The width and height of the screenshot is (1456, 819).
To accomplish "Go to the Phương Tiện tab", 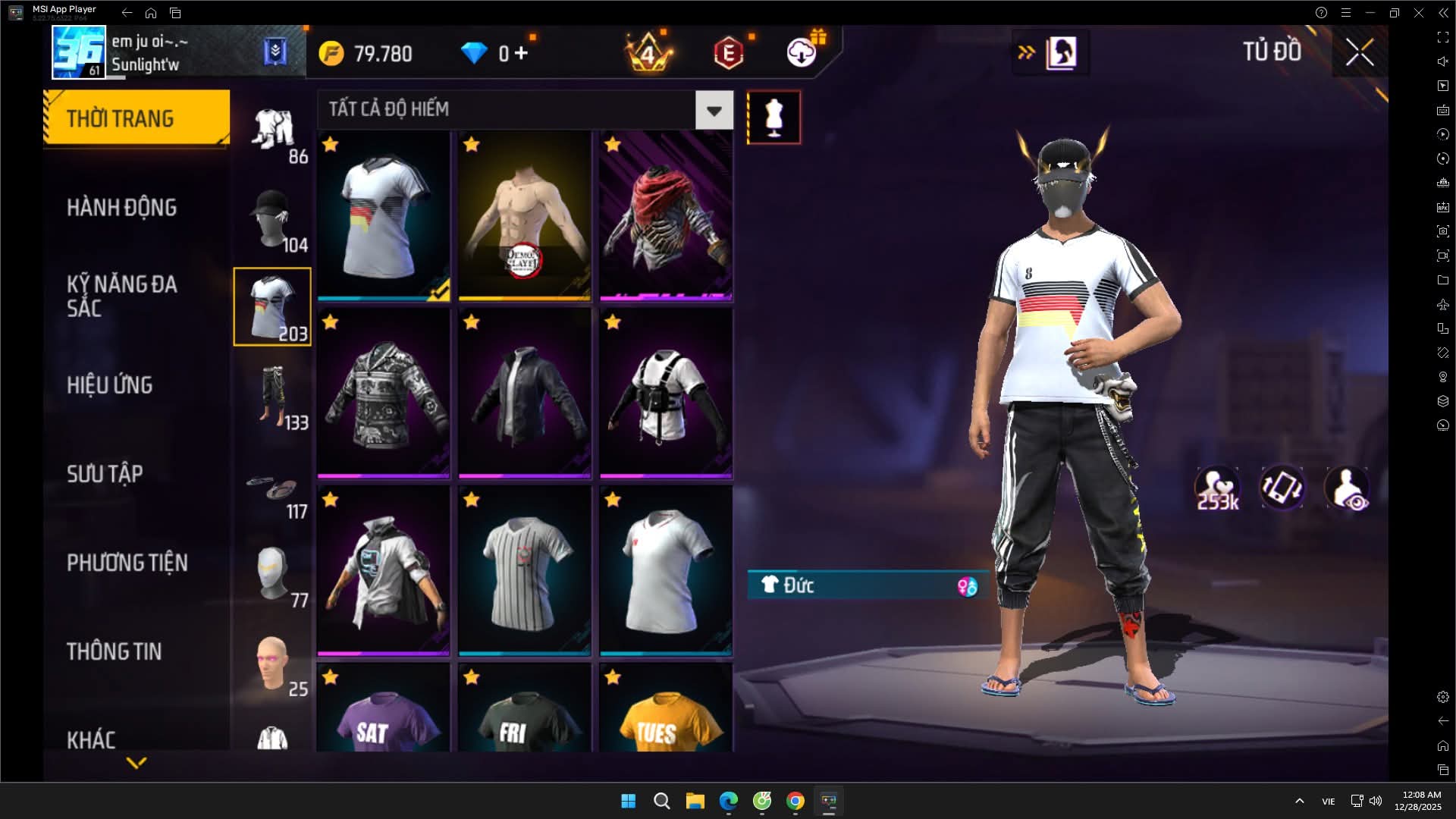I will (127, 563).
